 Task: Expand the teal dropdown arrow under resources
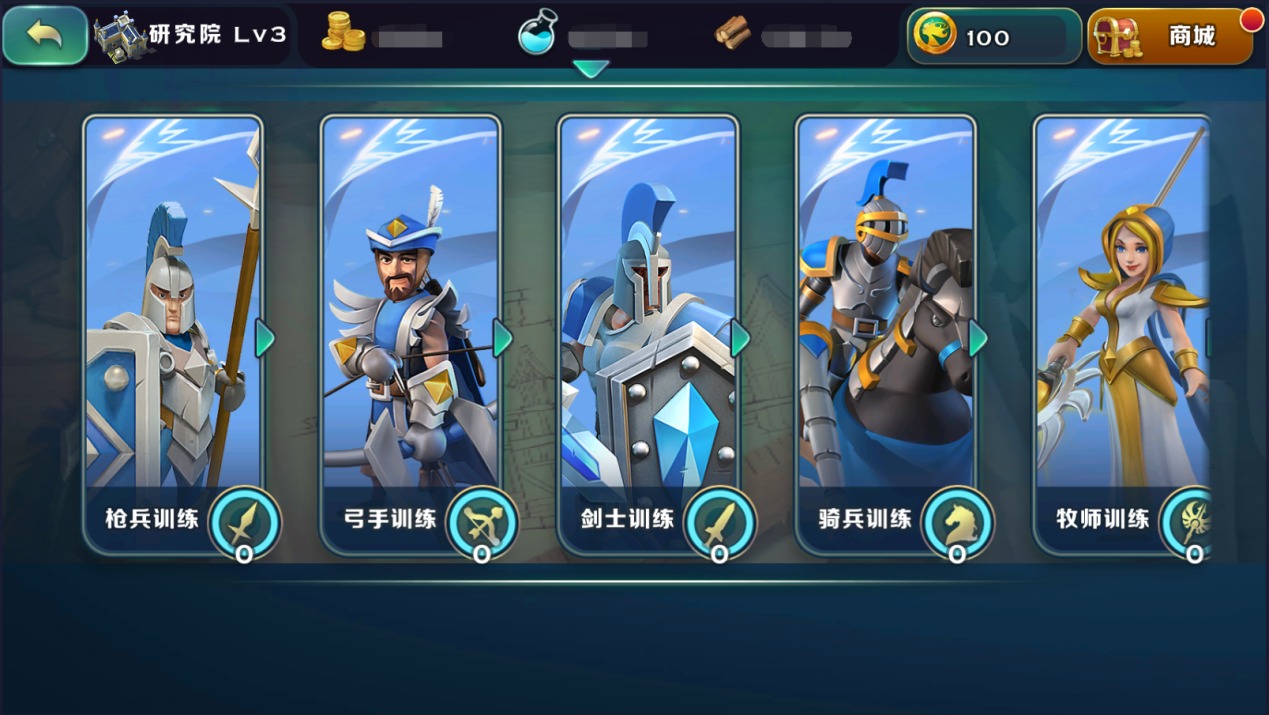coord(591,69)
